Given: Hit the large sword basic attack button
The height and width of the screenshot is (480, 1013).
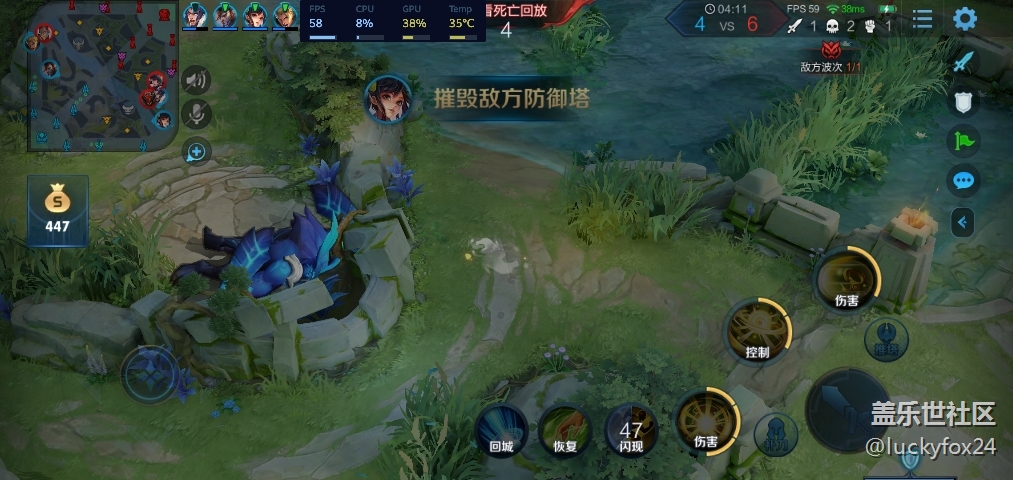Looking at the screenshot, I should (848, 408).
